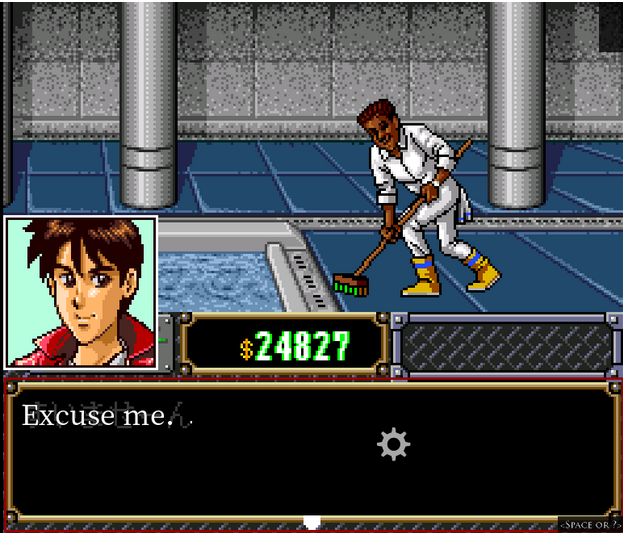Click the gear icon in the dialogue box
Image resolution: width=623 pixels, height=533 pixels.
click(394, 444)
